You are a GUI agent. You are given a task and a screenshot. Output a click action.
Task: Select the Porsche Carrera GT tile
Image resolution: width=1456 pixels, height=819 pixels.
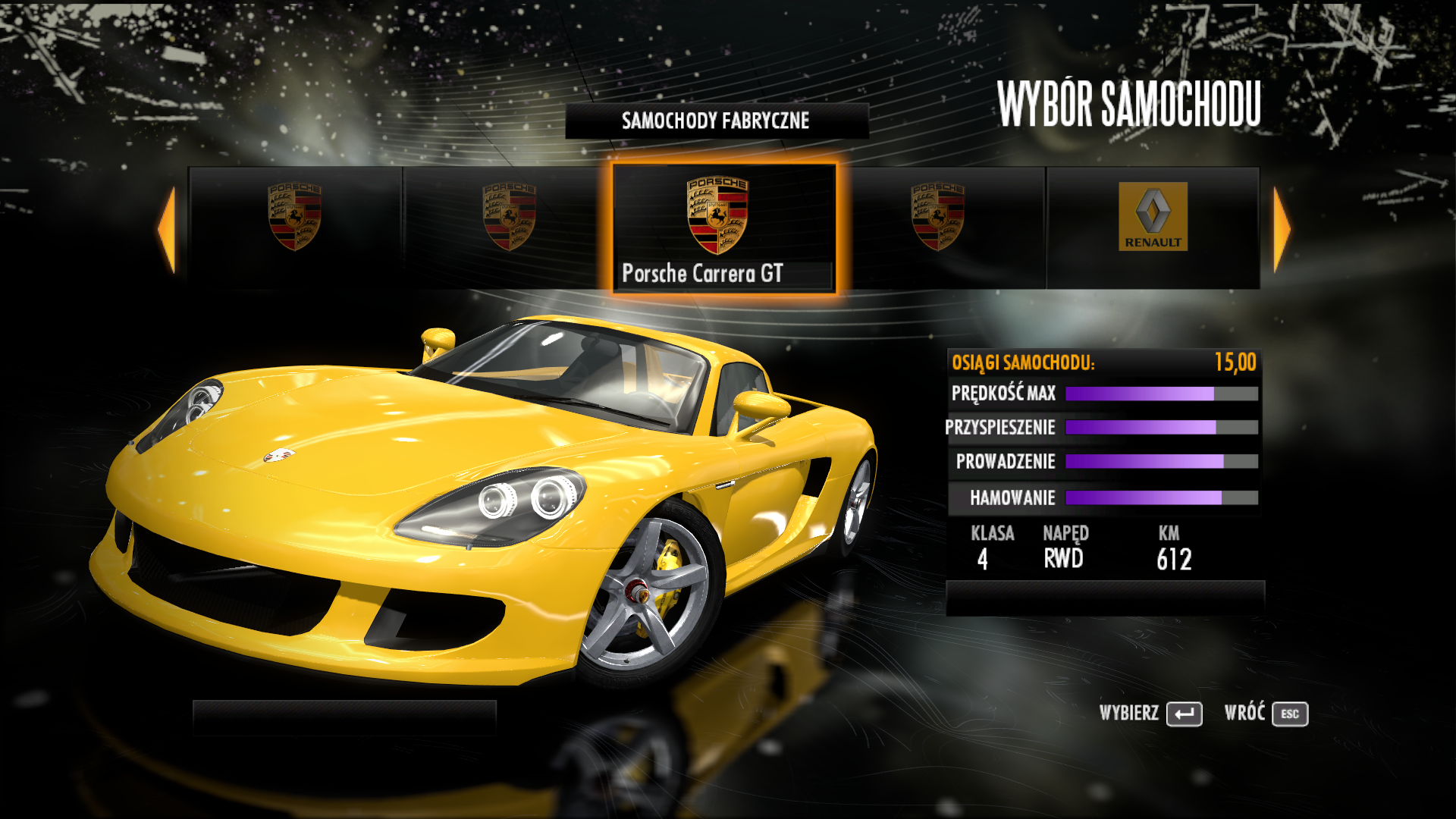723,227
